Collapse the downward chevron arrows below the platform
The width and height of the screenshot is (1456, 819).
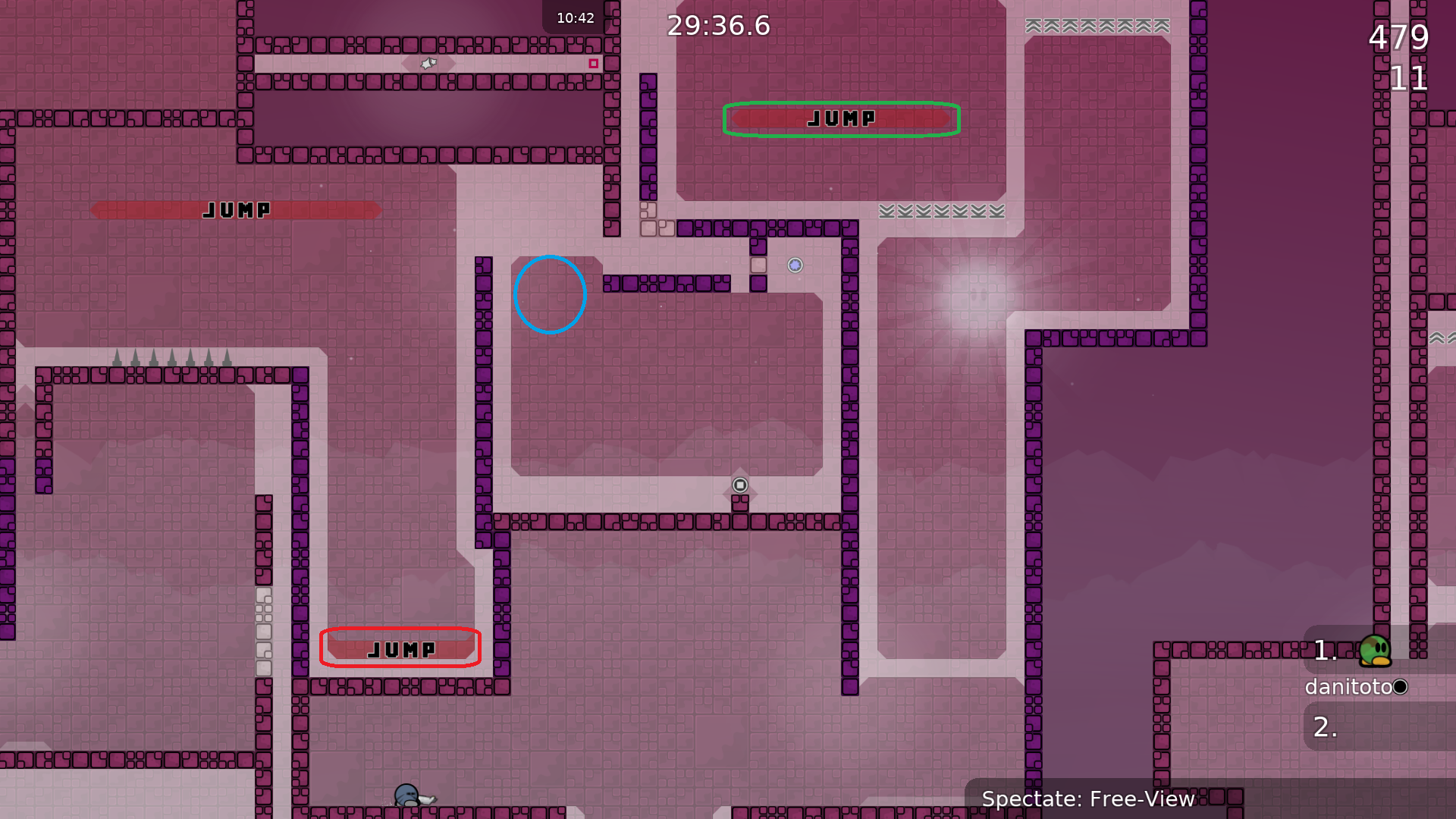tap(941, 212)
